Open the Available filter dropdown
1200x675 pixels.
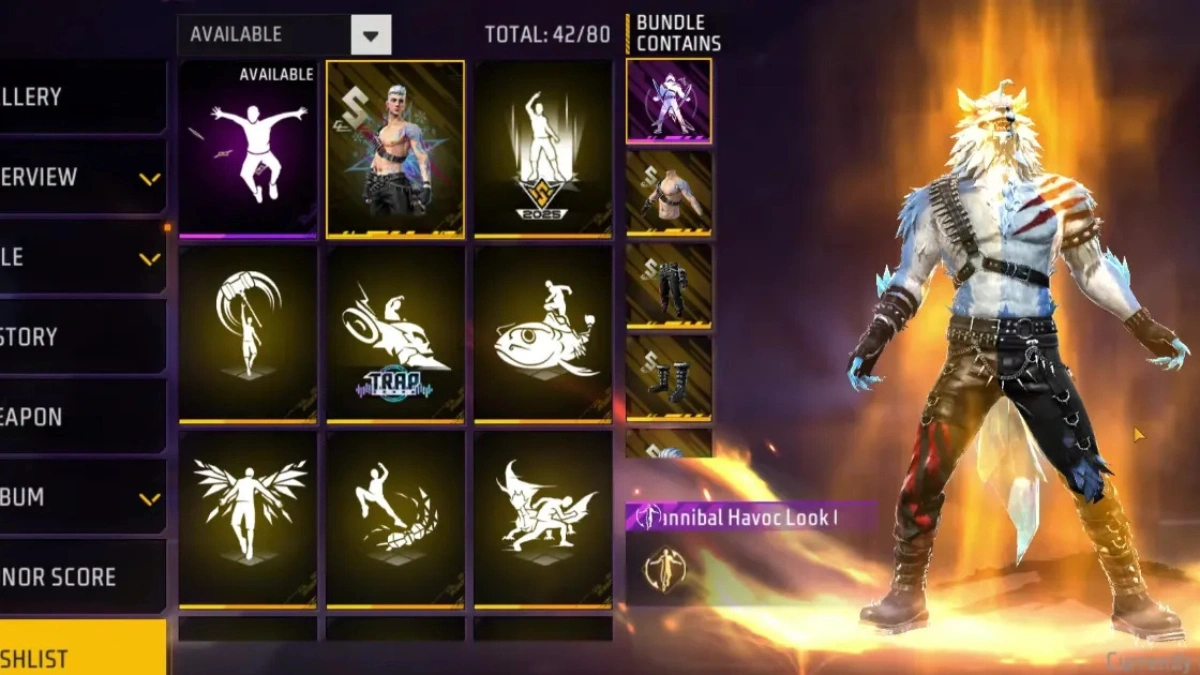(371, 36)
